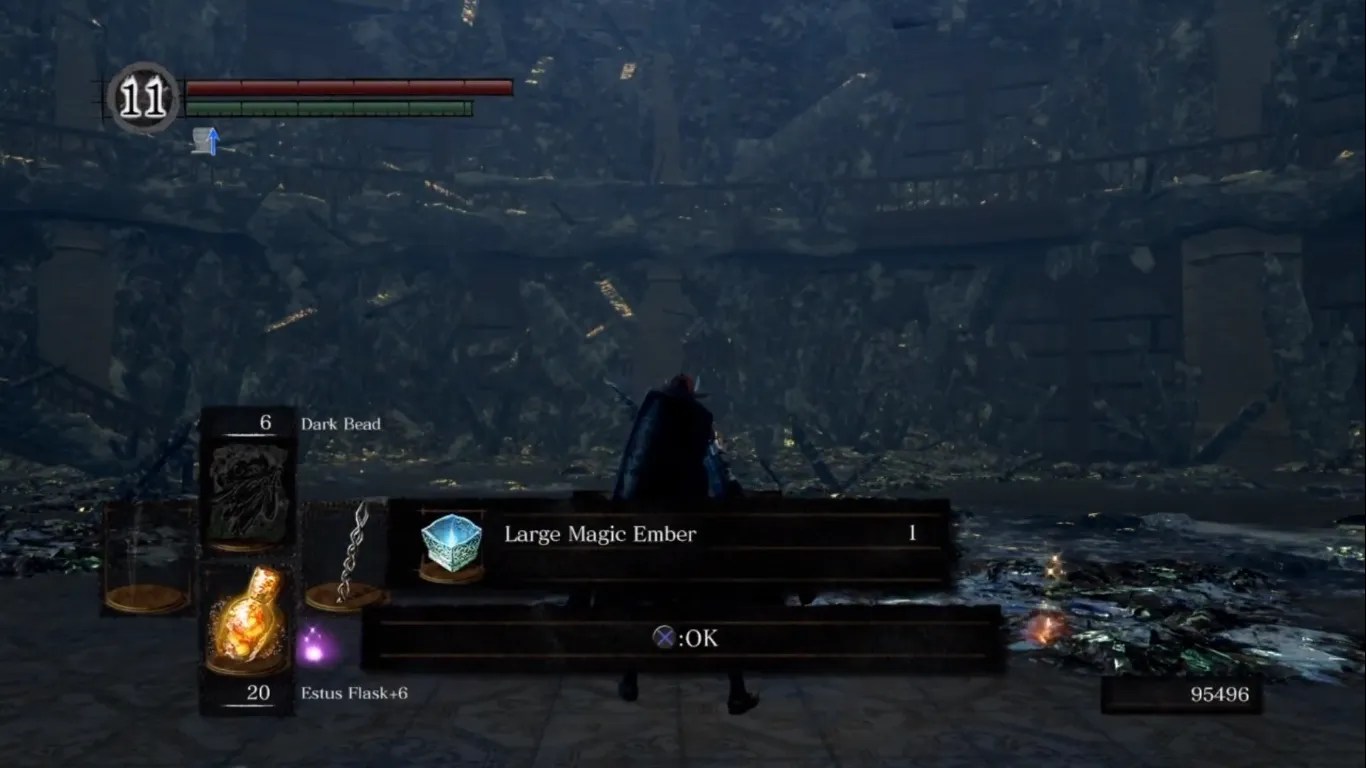This screenshot has width=1366, height=768.
Task: Click the X:OK confirmation button
Action: (x=687, y=637)
